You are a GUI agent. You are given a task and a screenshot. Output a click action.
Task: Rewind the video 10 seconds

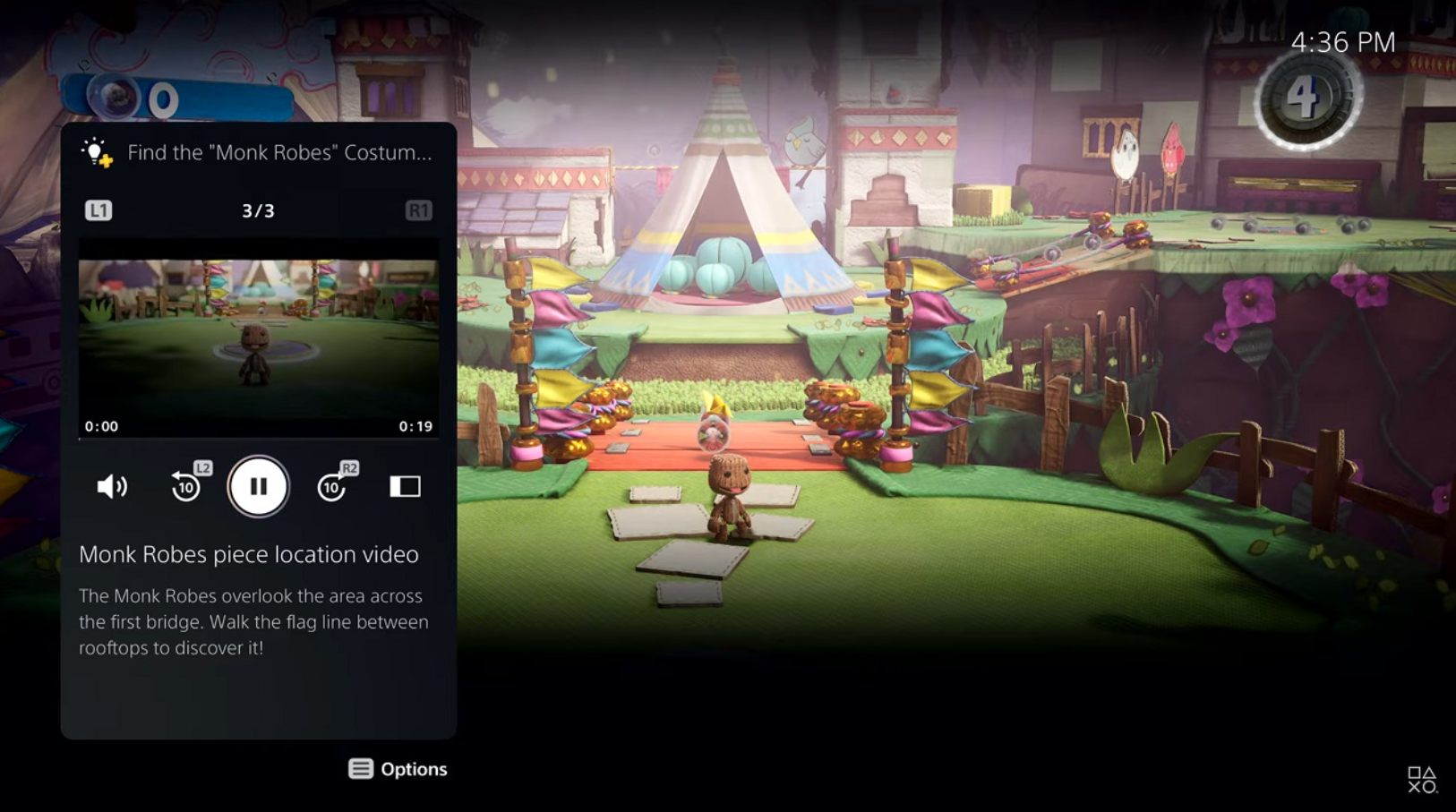[x=185, y=486]
